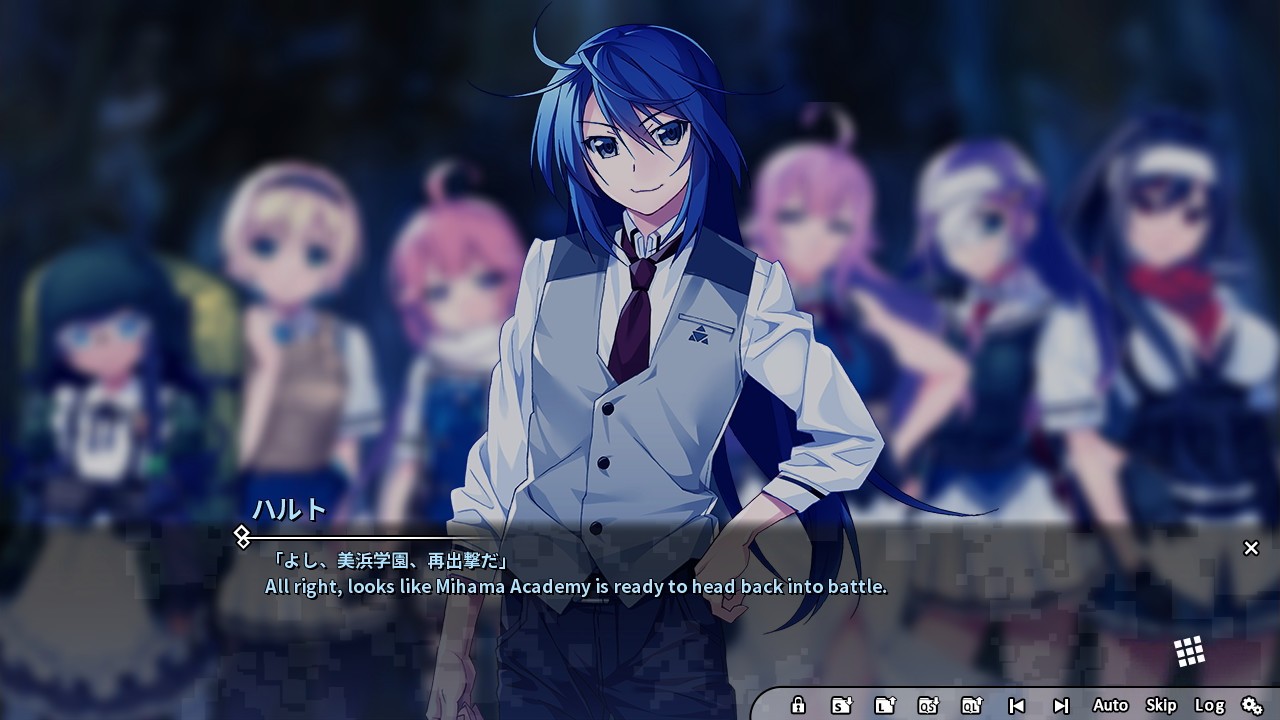
Task: Open the Log history
Action: point(1209,705)
